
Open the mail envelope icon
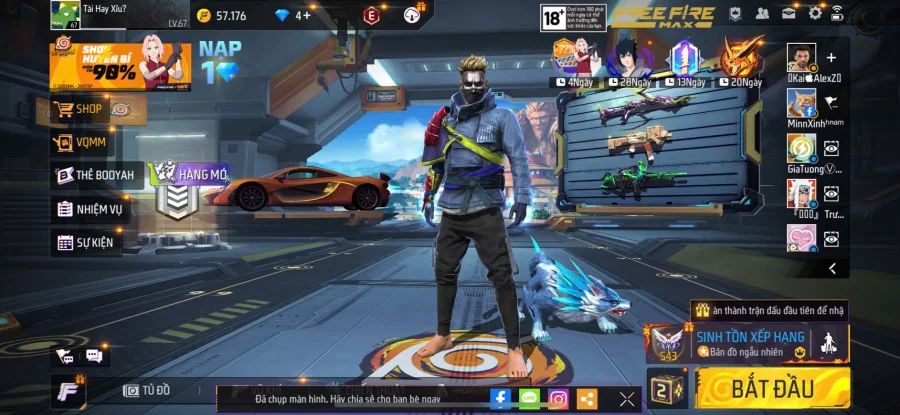(789, 13)
